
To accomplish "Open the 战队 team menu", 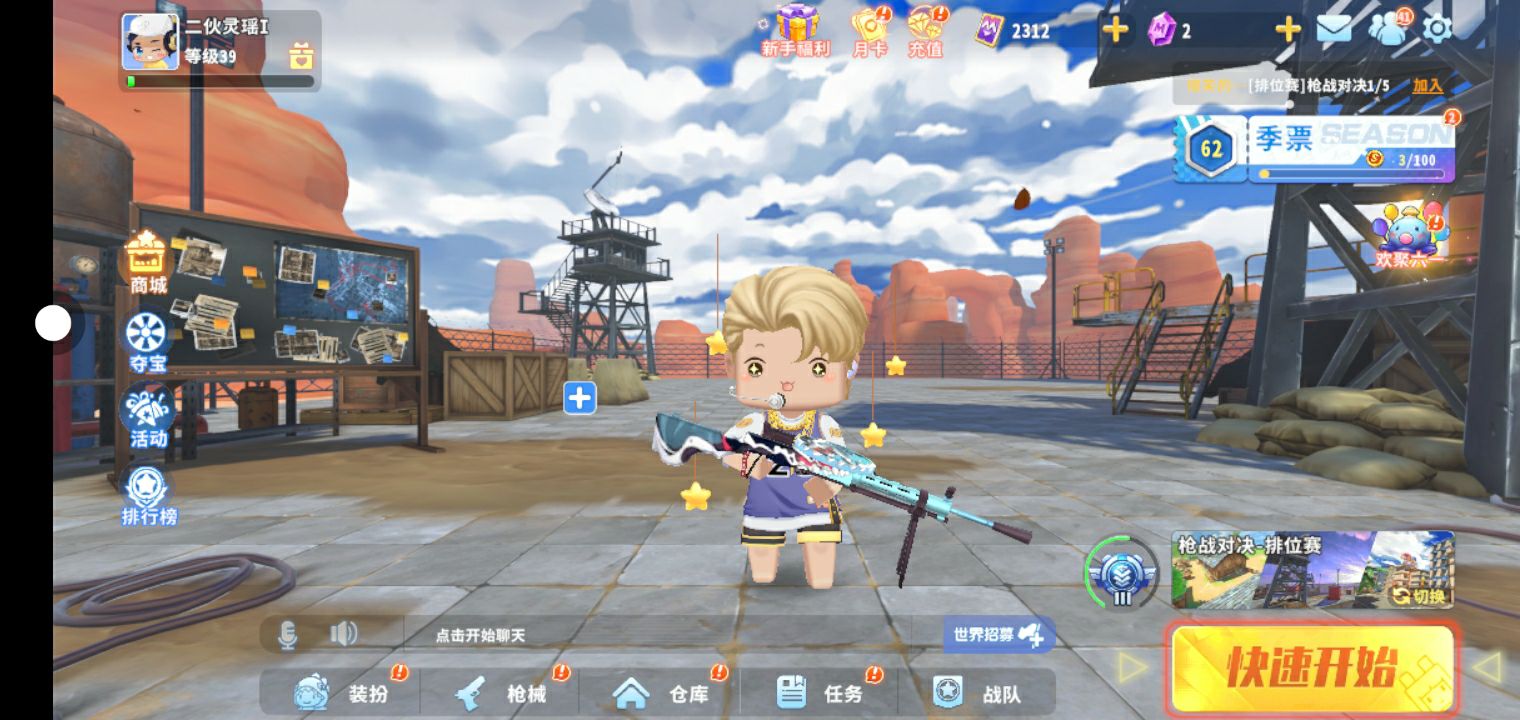I will (x=977, y=692).
